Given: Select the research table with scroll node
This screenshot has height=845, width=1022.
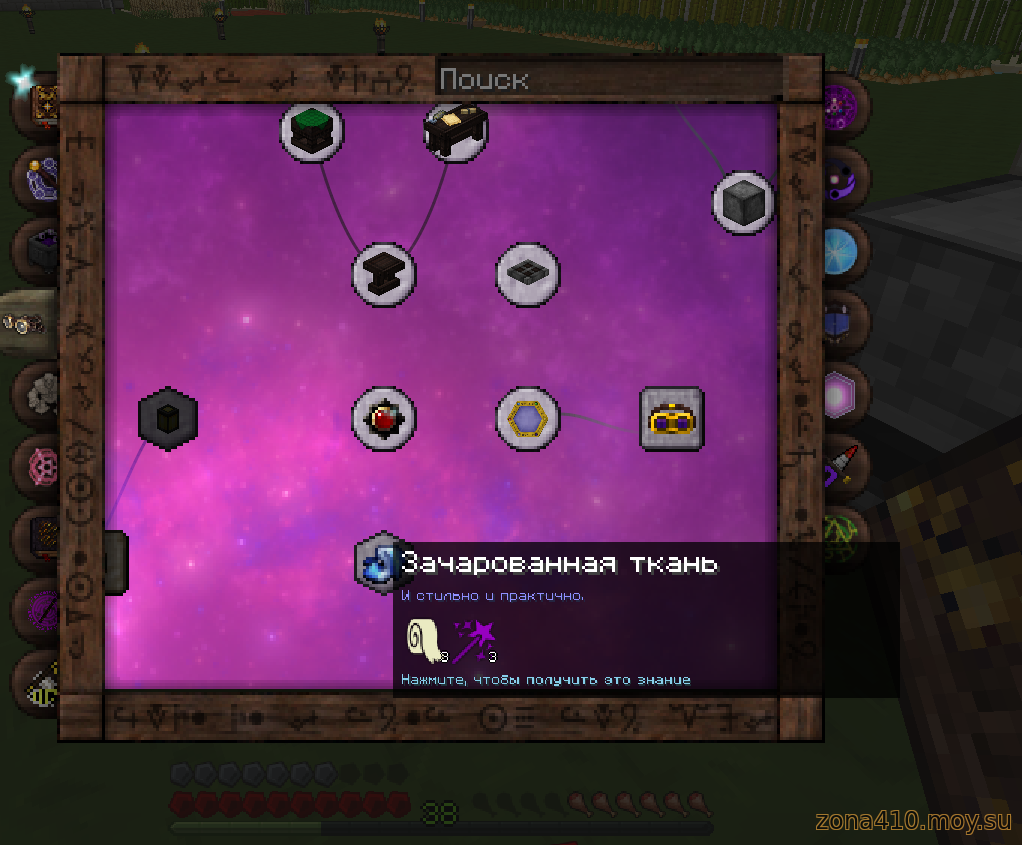Looking at the screenshot, I should pos(456,131).
